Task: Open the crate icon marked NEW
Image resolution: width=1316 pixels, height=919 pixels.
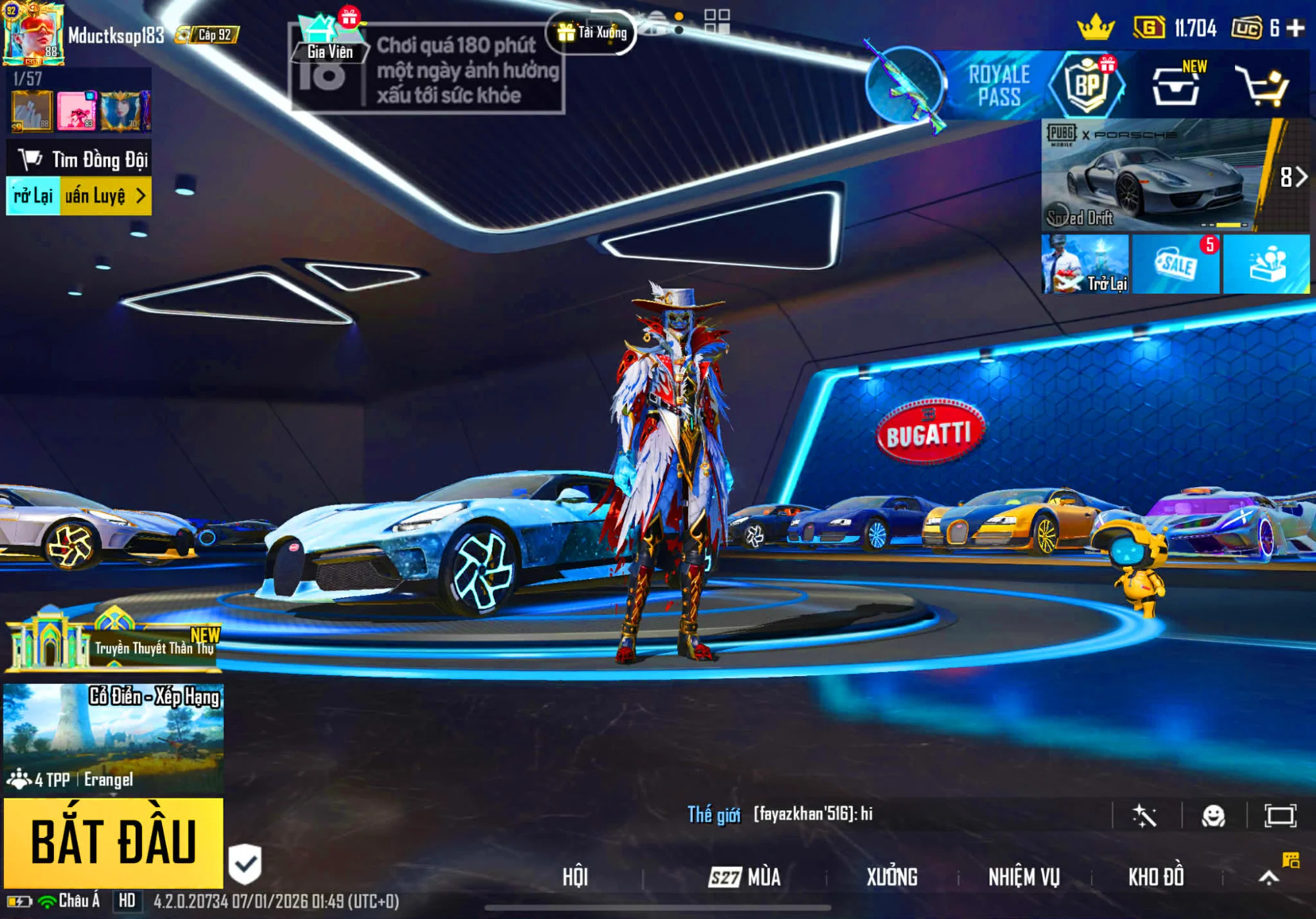Action: pyautogui.click(x=1175, y=87)
